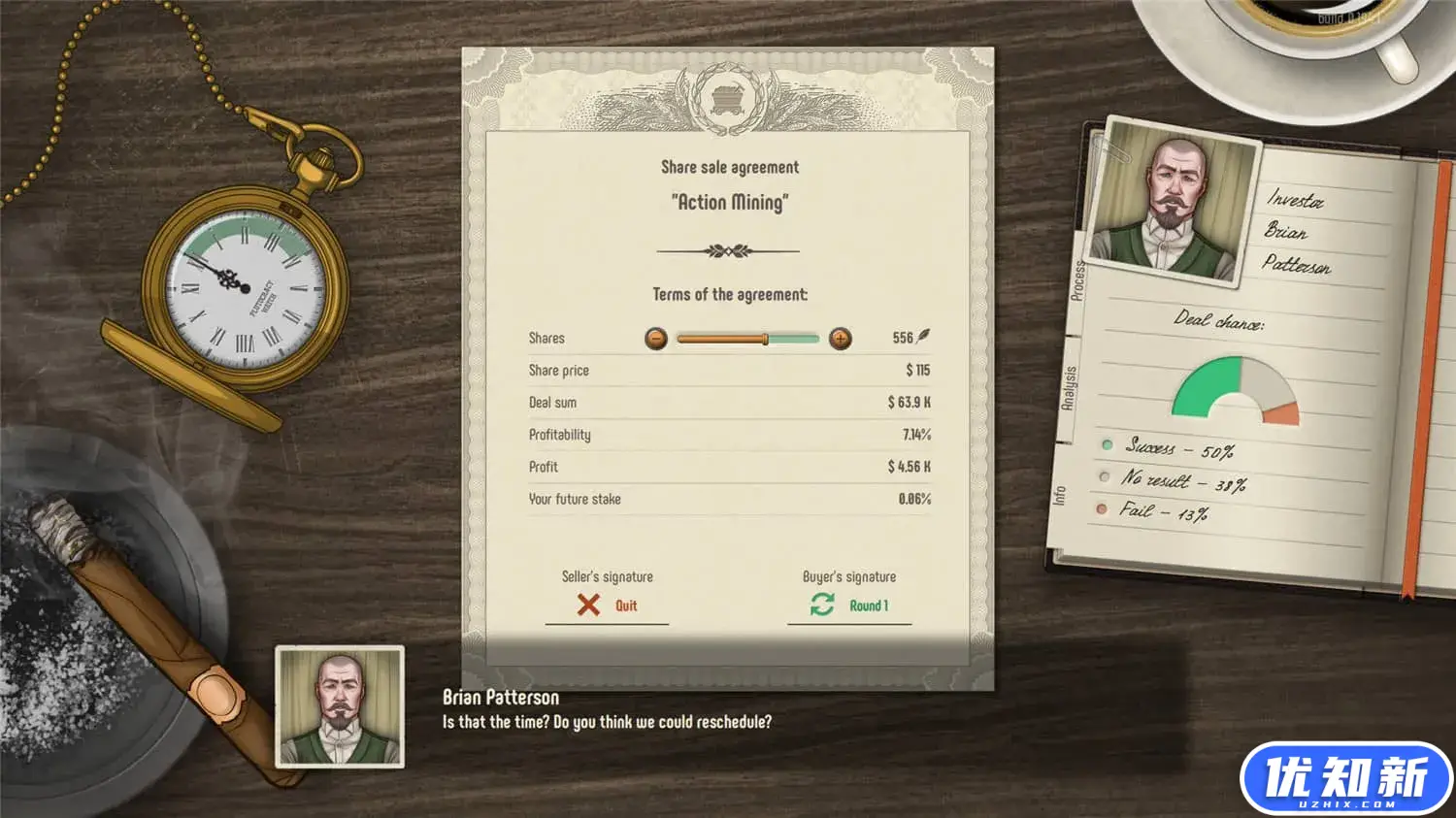
Task: Click the quill icon beside 556 shares
Action: (924, 337)
